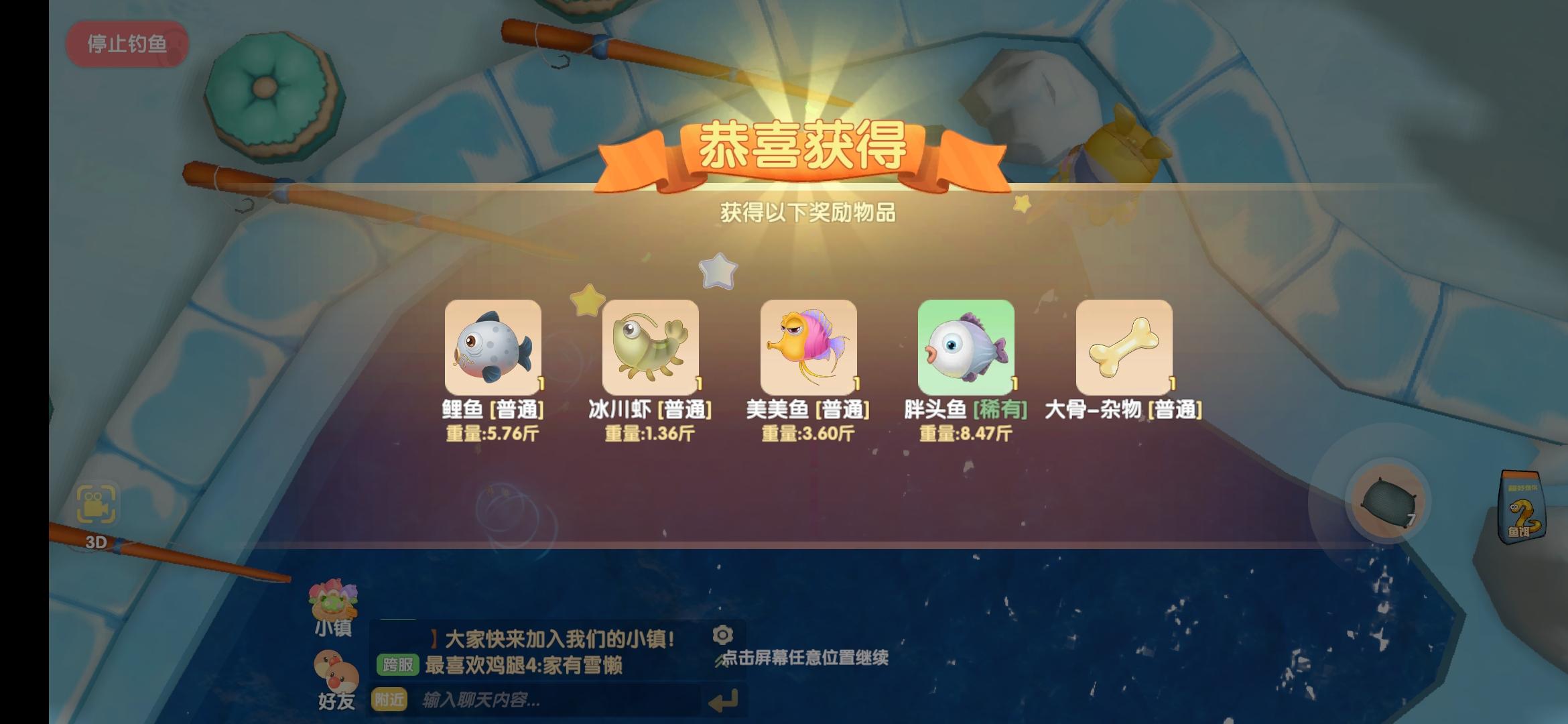Screen dimensions: 1568x724
Task: Click the chat input field 输入聊天内容
Action: coord(536,699)
